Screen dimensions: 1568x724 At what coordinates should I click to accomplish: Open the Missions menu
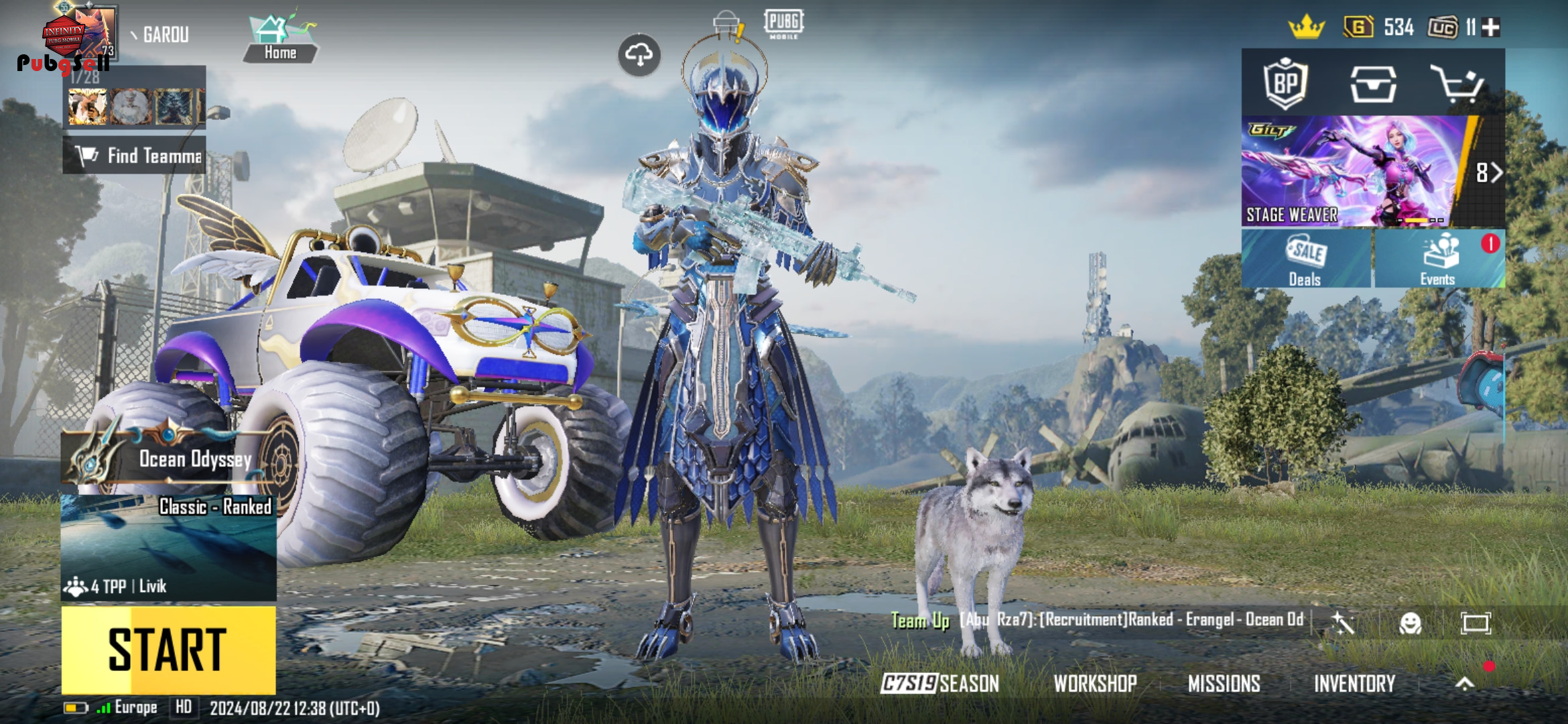1224,683
